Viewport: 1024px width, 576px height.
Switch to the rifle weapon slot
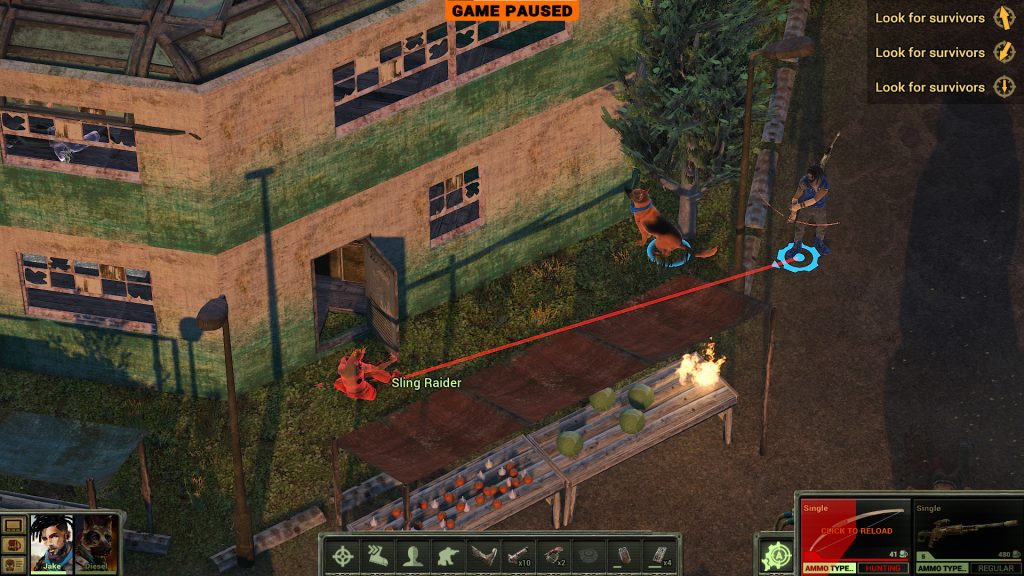(966, 530)
